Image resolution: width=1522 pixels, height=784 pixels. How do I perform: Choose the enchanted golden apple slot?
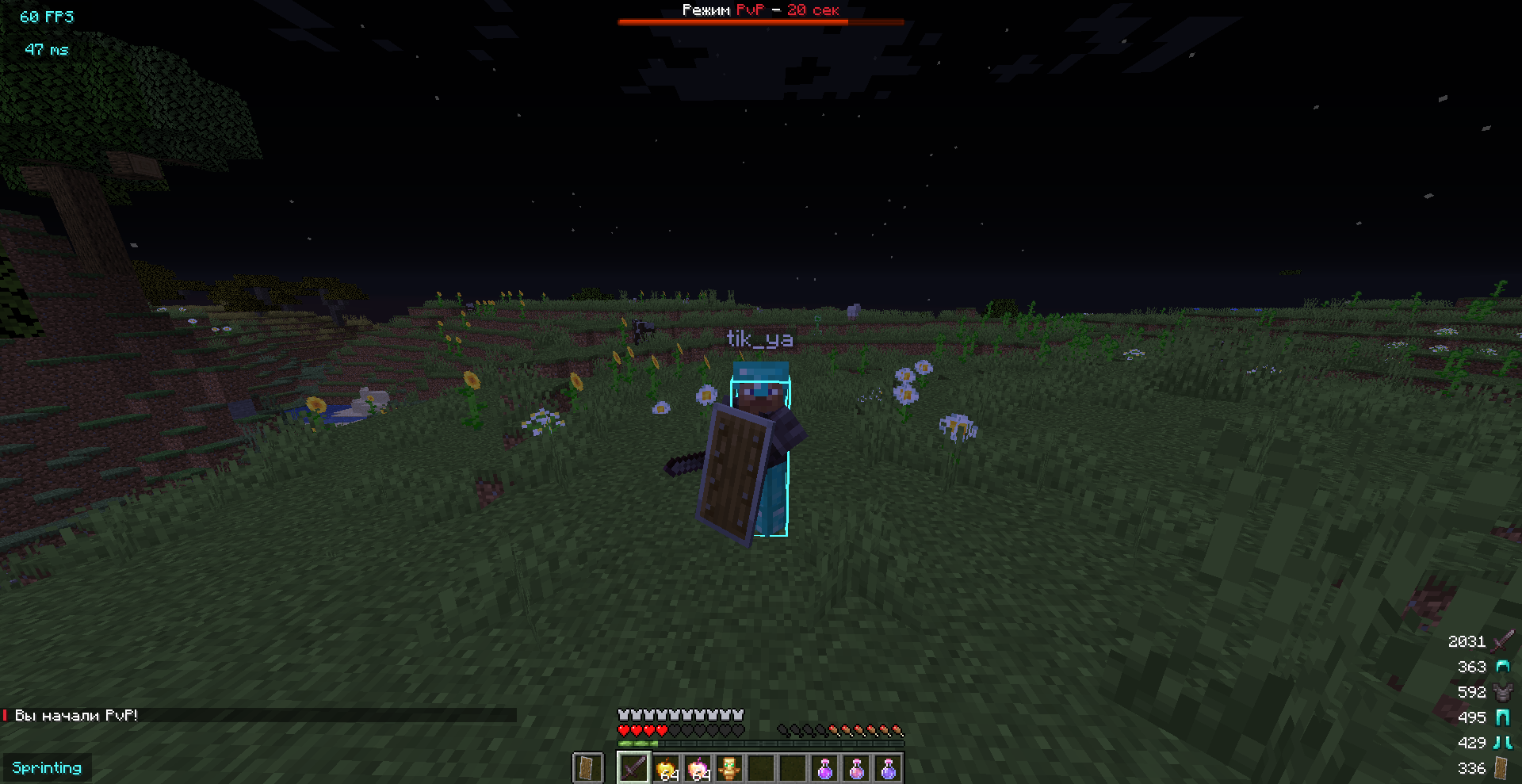click(698, 768)
